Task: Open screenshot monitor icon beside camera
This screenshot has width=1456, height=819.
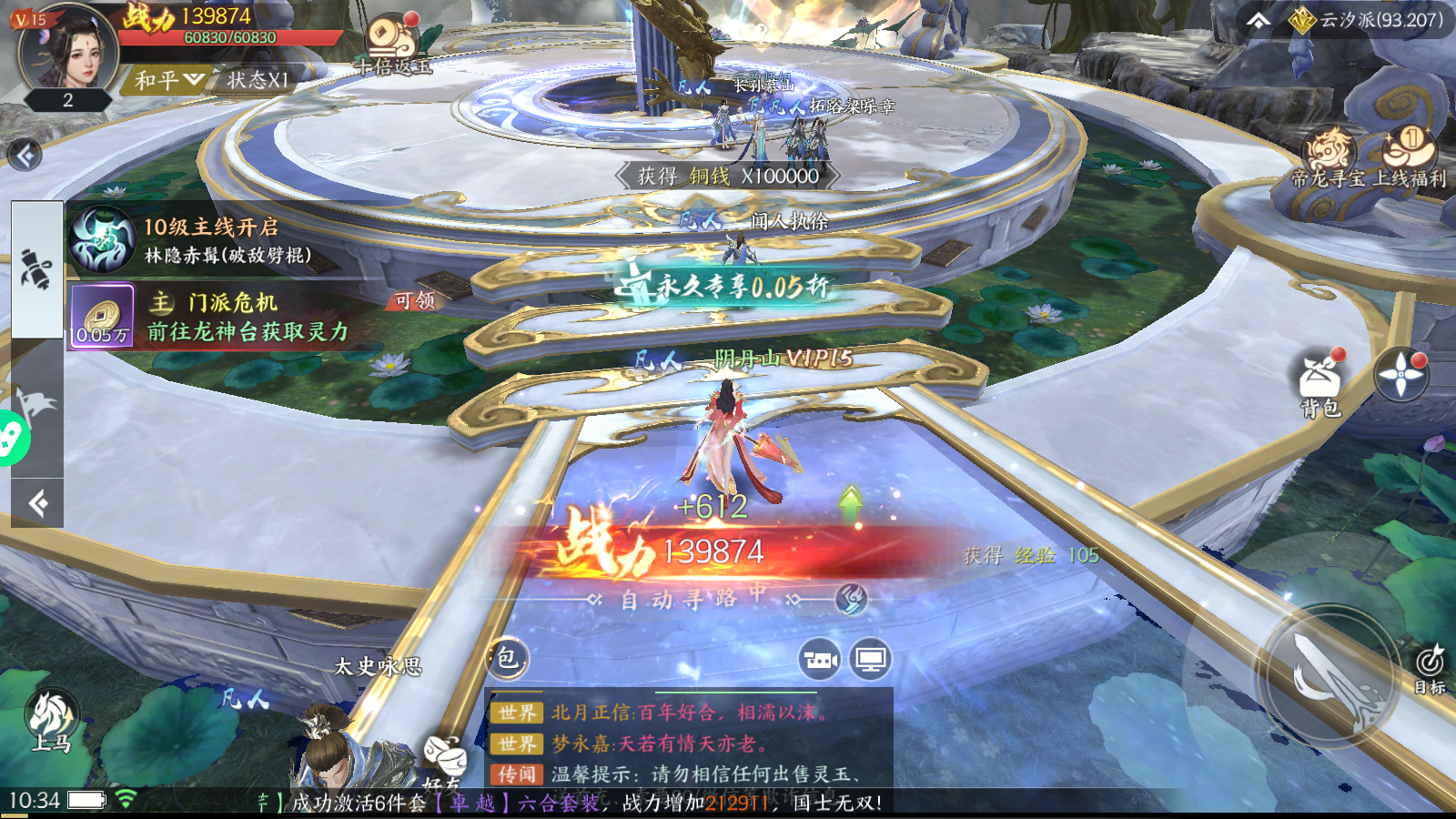Action: (870, 660)
